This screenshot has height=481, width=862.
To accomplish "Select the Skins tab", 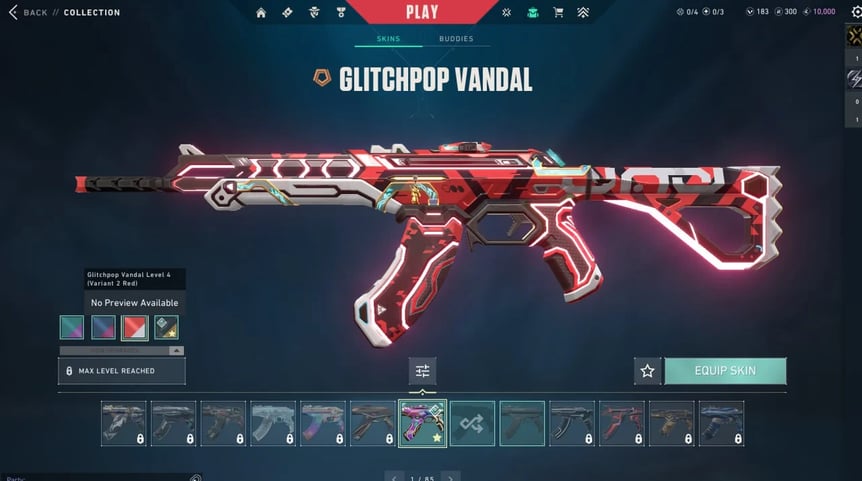I will (x=388, y=39).
